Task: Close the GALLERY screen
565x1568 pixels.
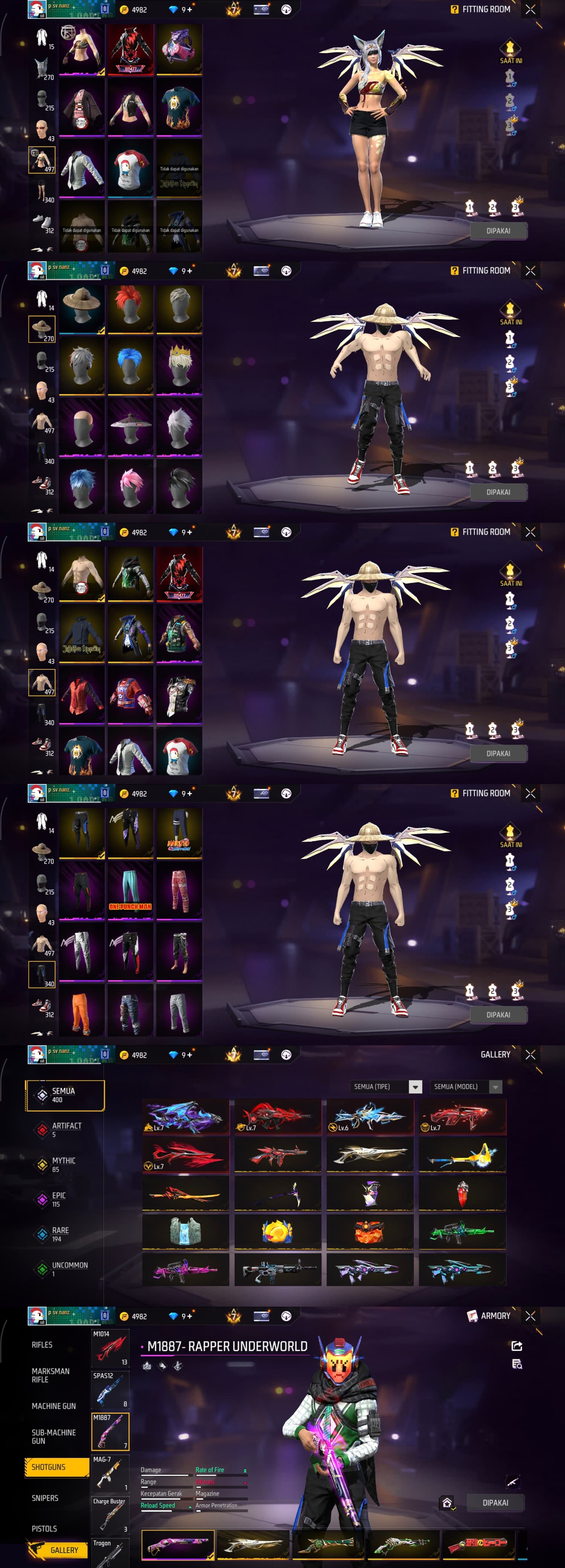Action: (530, 1054)
